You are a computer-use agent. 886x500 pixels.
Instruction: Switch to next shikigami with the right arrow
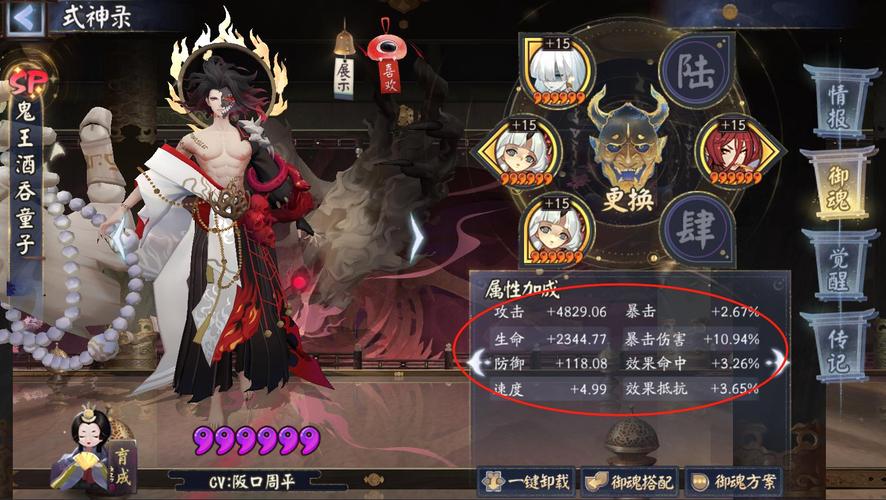click(x=415, y=237)
